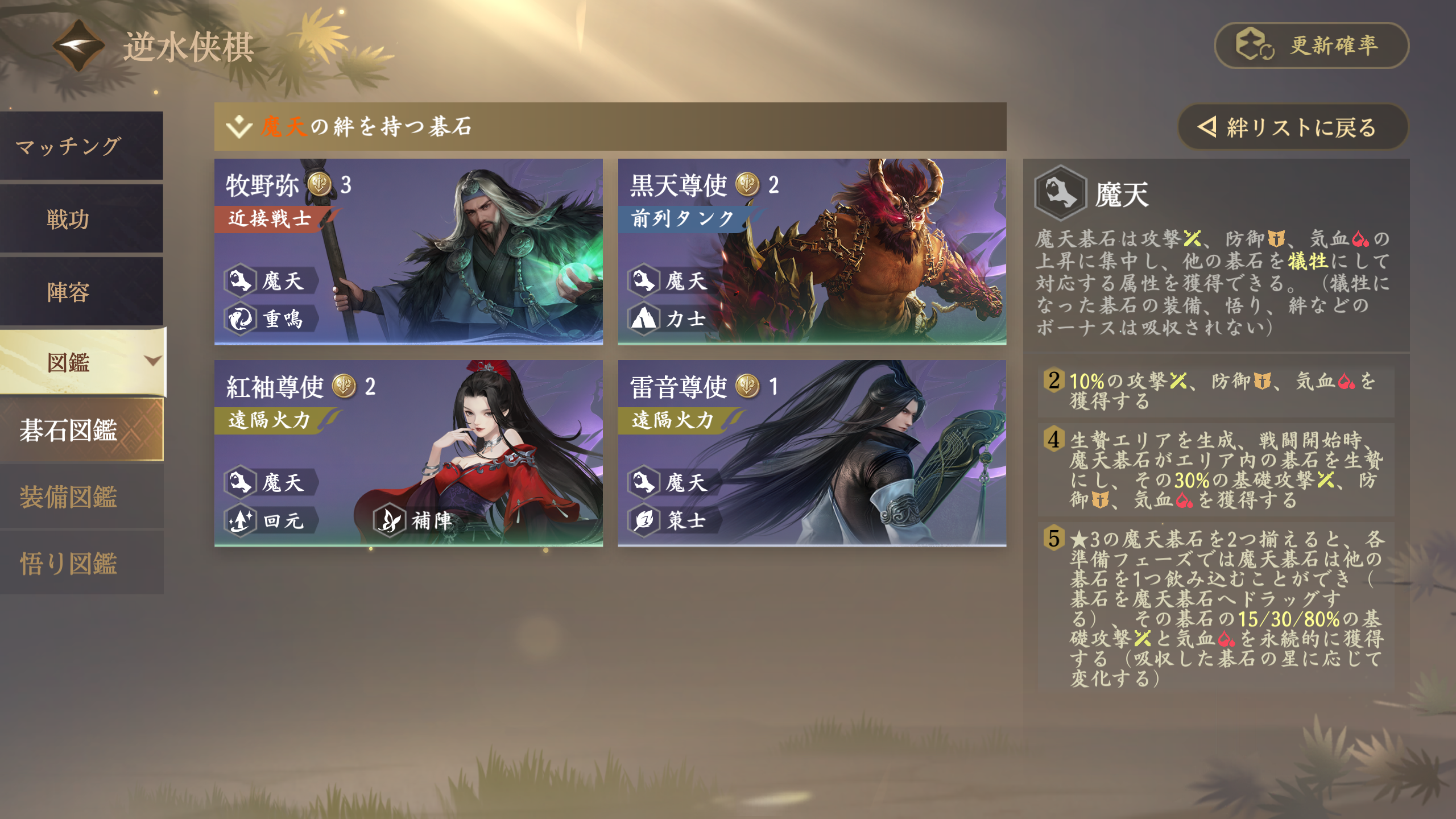The image size is (1456, 819).
Task: Return via 絆リストに戻る button
Action: pyautogui.click(x=1291, y=127)
